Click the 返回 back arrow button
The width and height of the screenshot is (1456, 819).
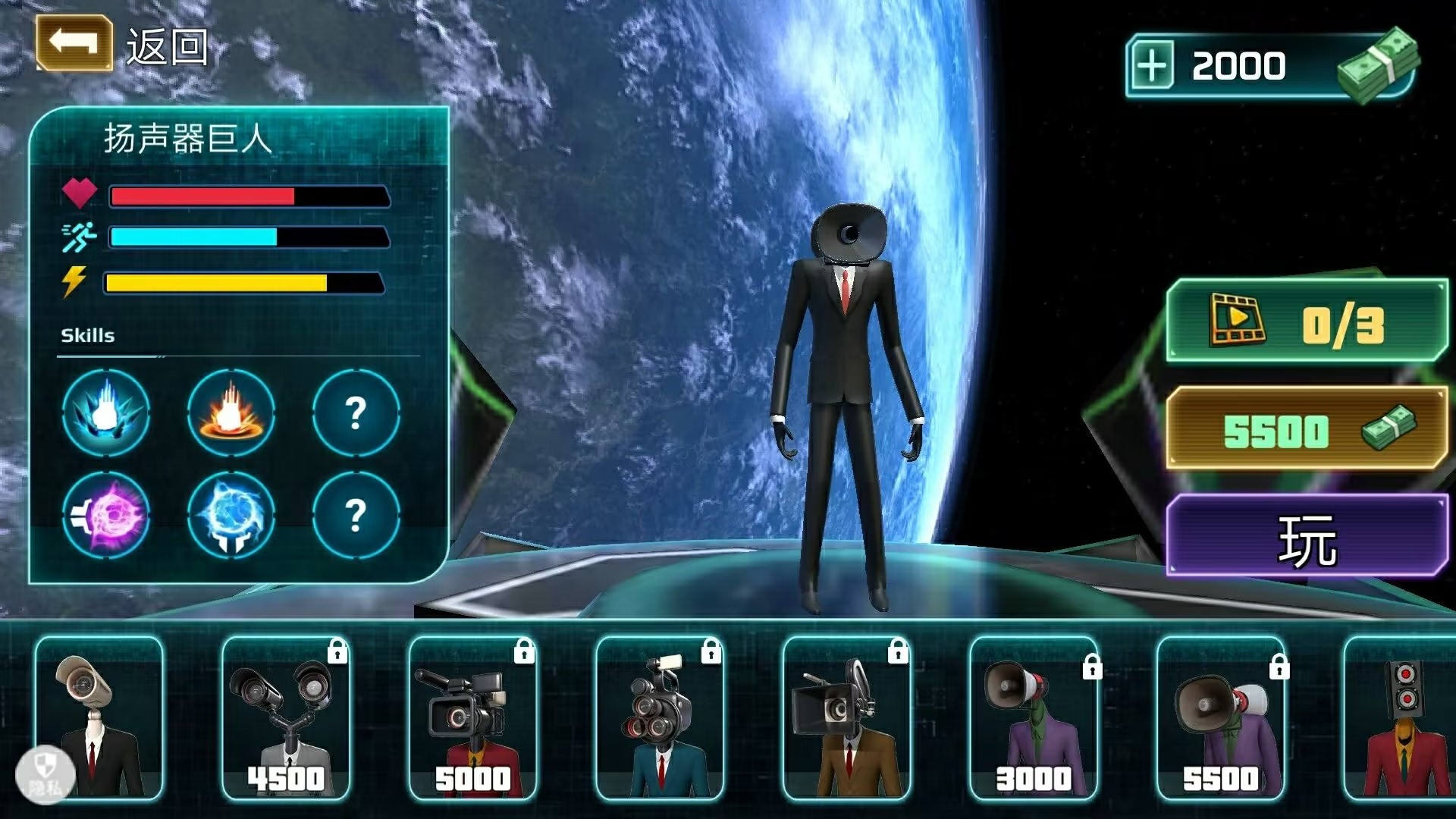coord(74,44)
